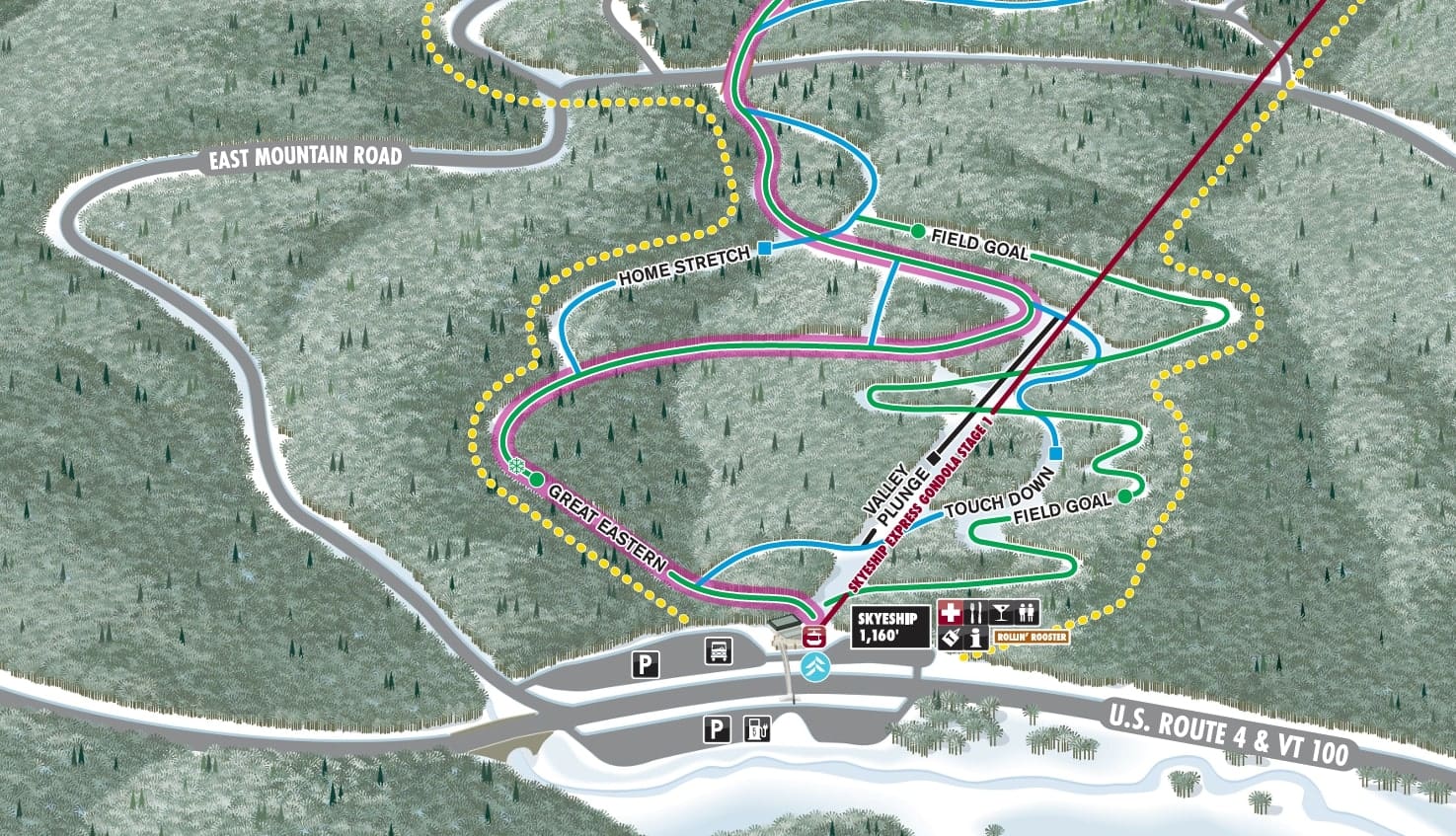Select the parking icon next to EV charging
This screenshot has width=1456, height=836.
716,730
